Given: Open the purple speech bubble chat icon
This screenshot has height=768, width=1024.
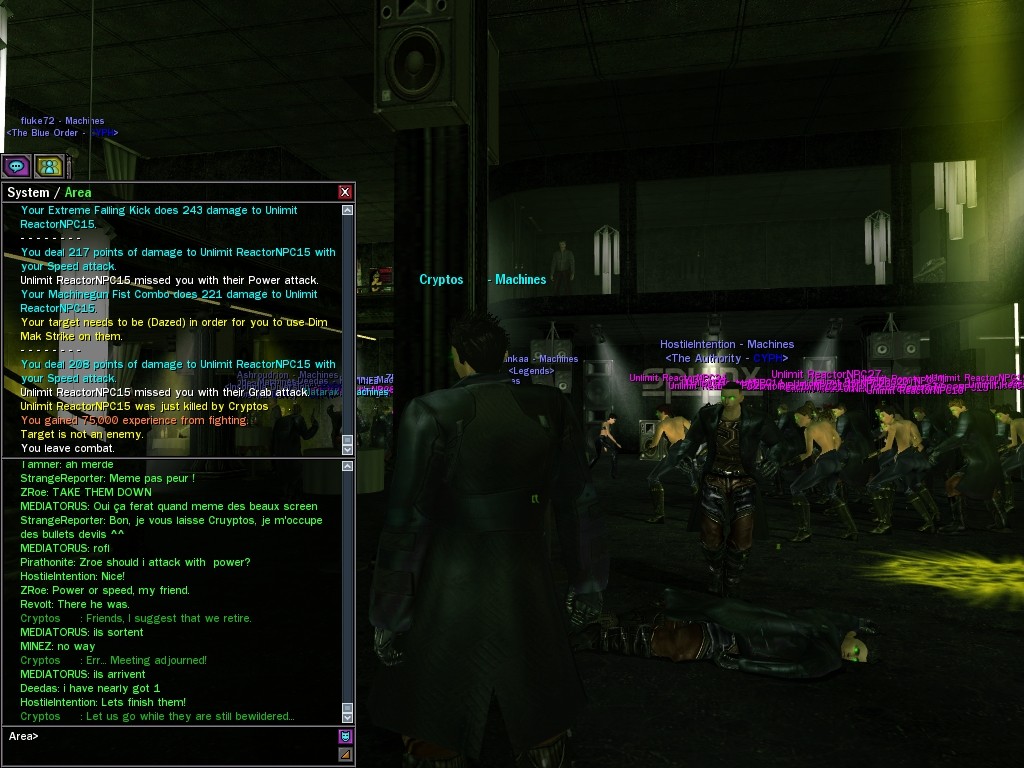Looking at the screenshot, I should pos(16,166).
